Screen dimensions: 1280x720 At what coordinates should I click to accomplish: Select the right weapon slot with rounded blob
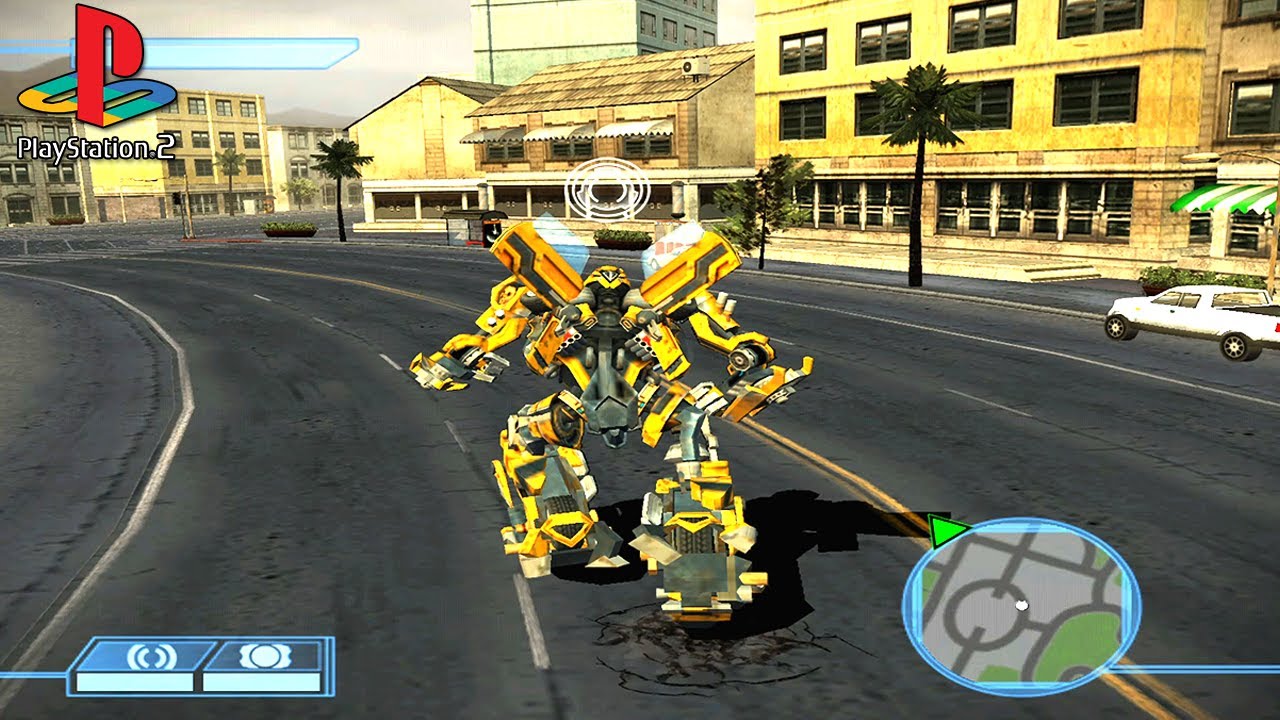pos(264,656)
